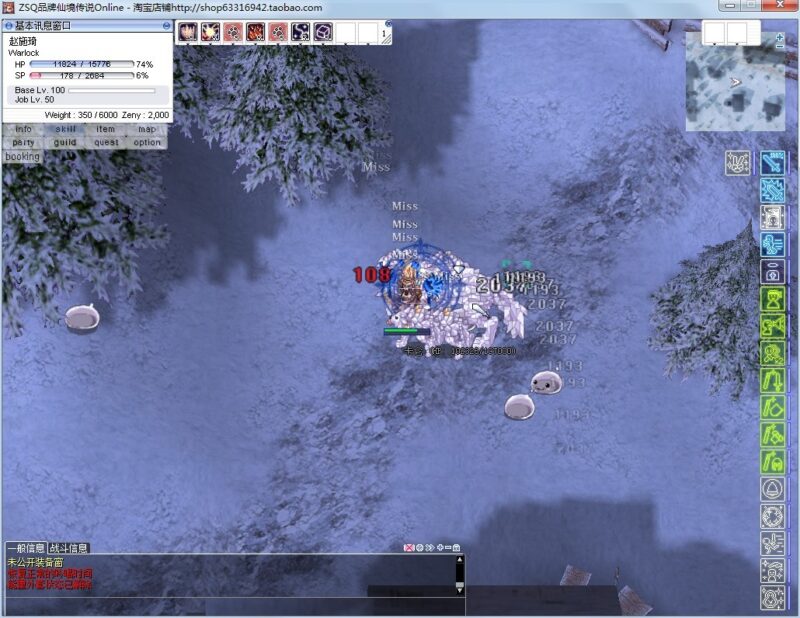Open the info menu button
Viewport: 800px width, 618px height.
(23, 129)
